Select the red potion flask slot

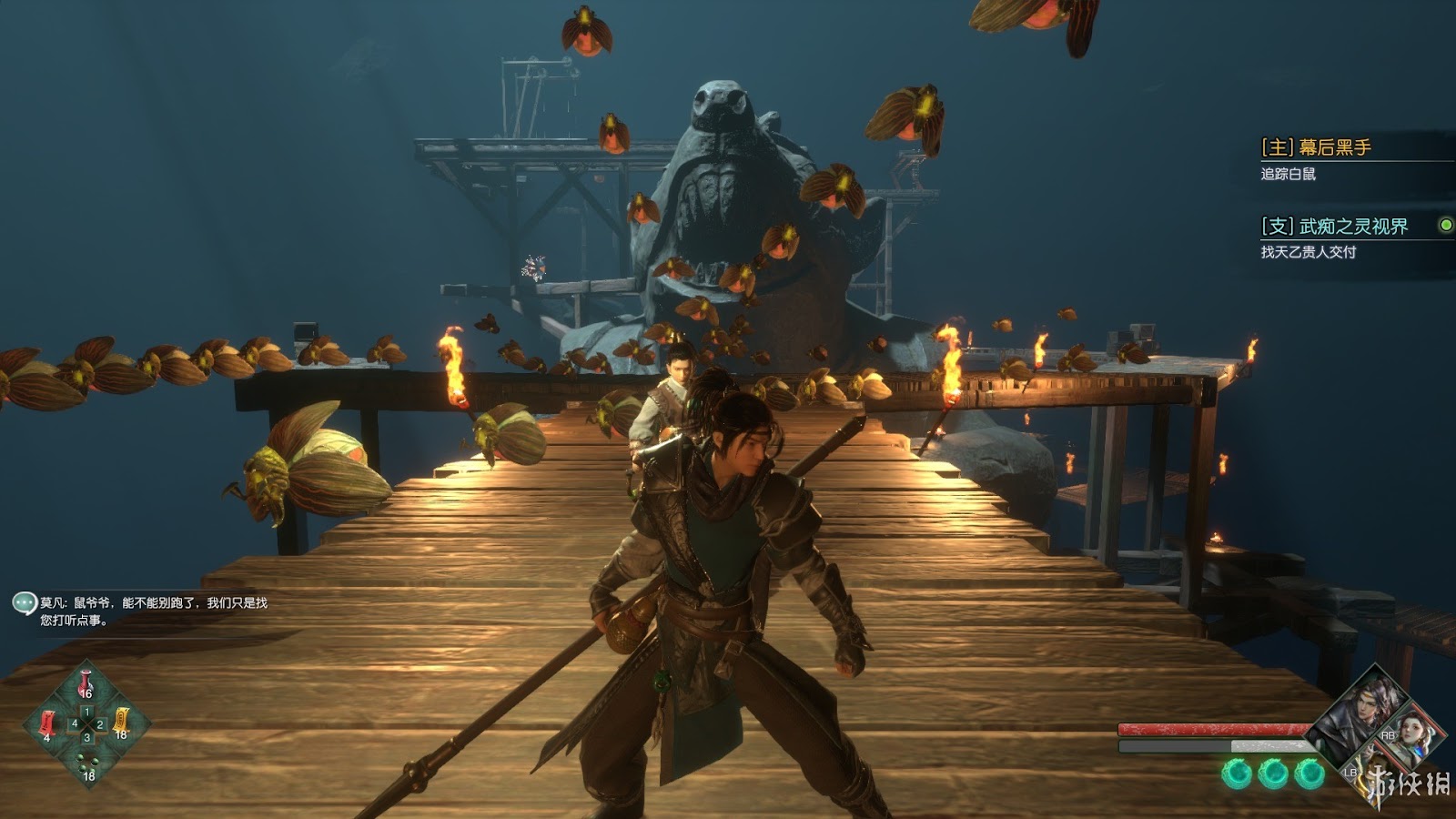click(86, 683)
